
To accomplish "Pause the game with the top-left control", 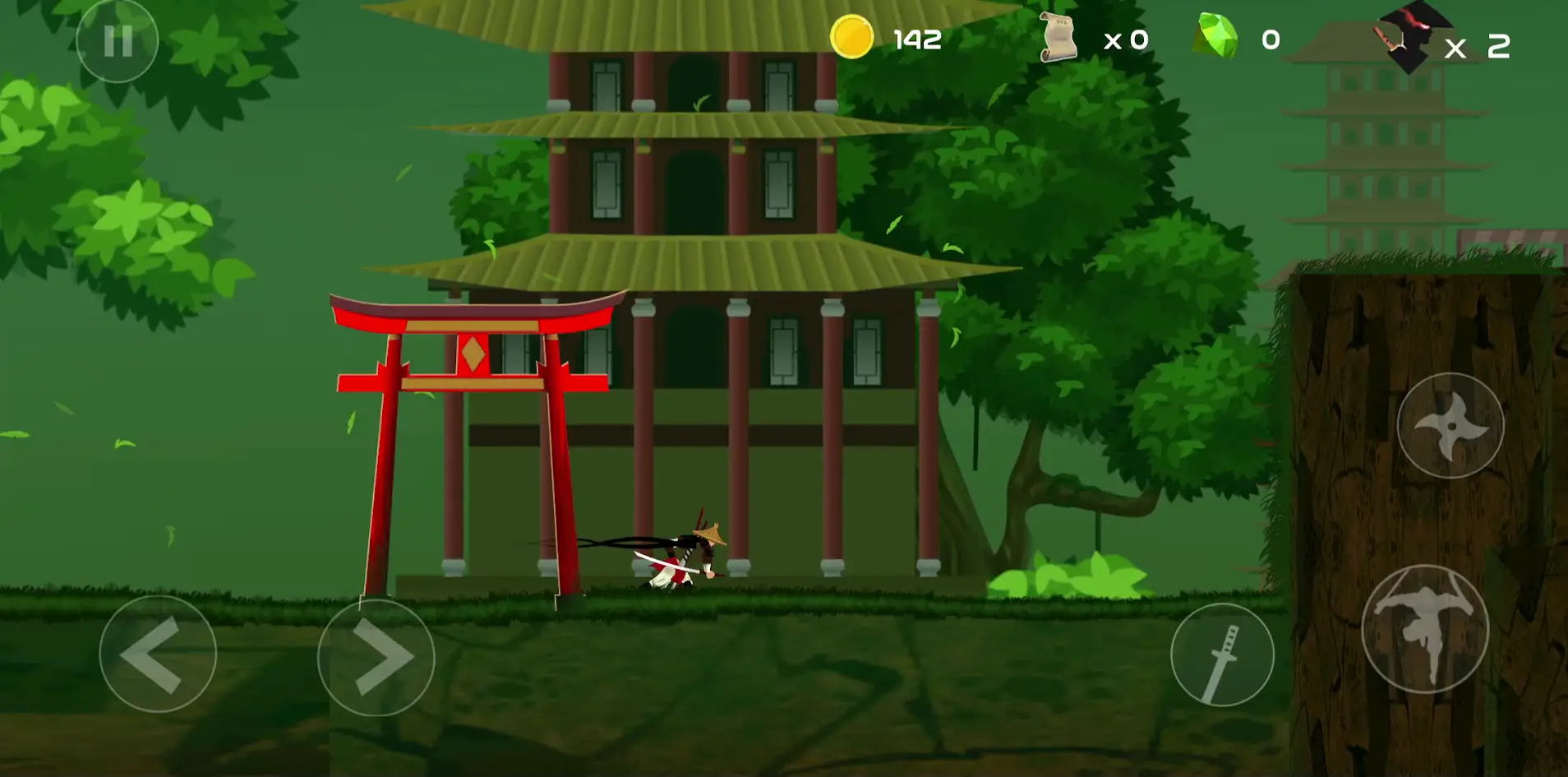I will pyautogui.click(x=118, y=39).
